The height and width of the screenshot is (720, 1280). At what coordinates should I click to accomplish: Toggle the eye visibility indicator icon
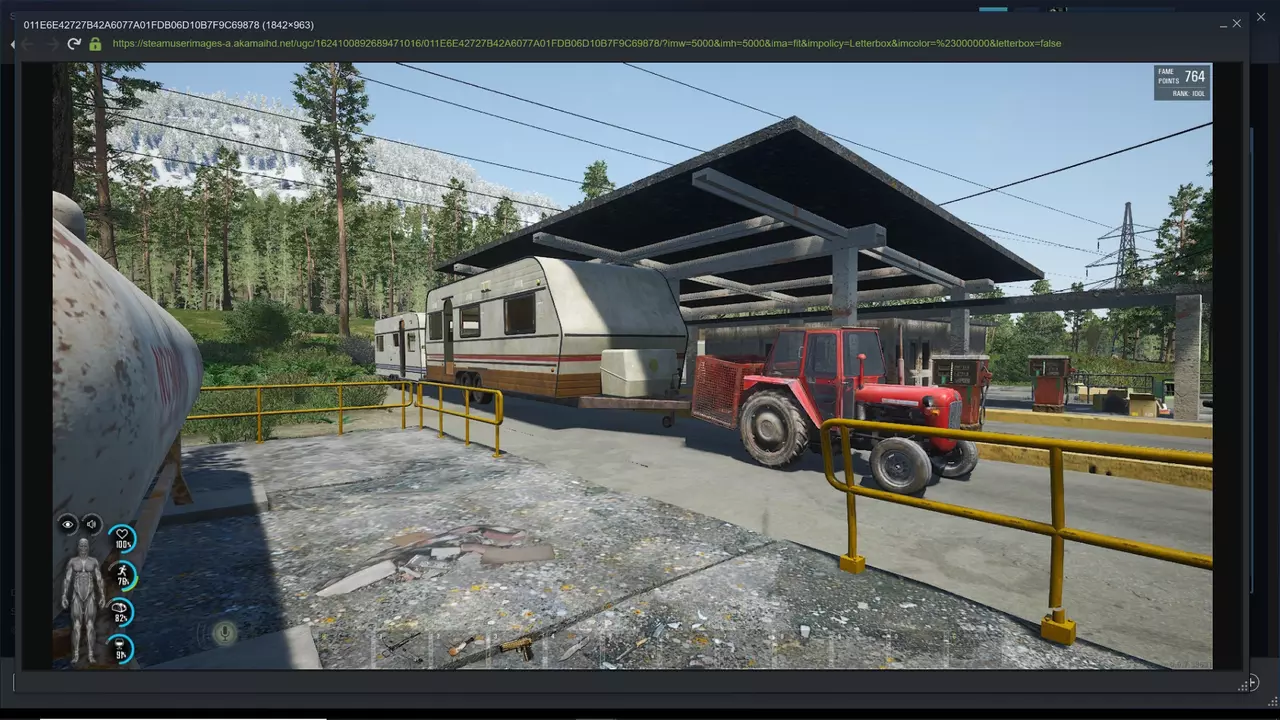[x=68, y=524]
